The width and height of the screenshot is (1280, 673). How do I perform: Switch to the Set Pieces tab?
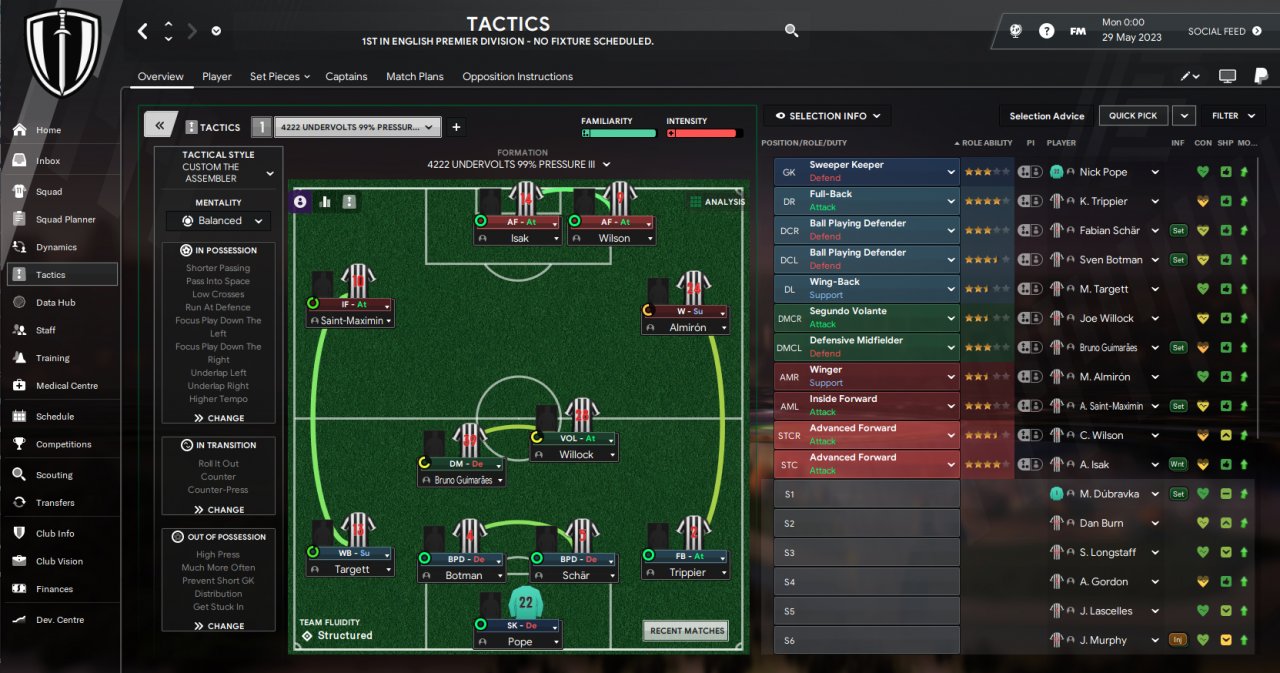pyautogui.click(x=274, y=77)
